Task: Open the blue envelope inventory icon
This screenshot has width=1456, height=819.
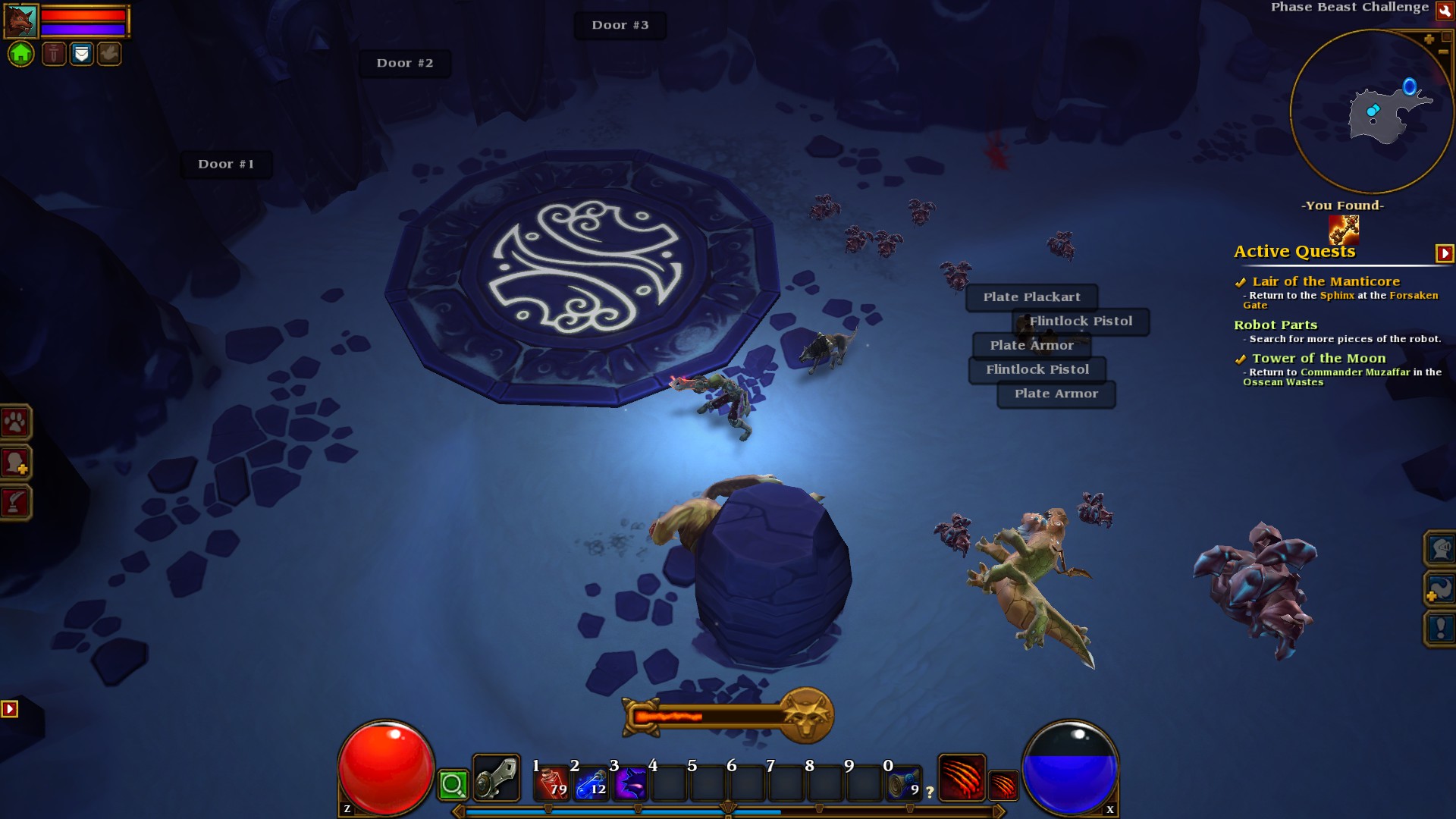Action: tap(81, 54)
